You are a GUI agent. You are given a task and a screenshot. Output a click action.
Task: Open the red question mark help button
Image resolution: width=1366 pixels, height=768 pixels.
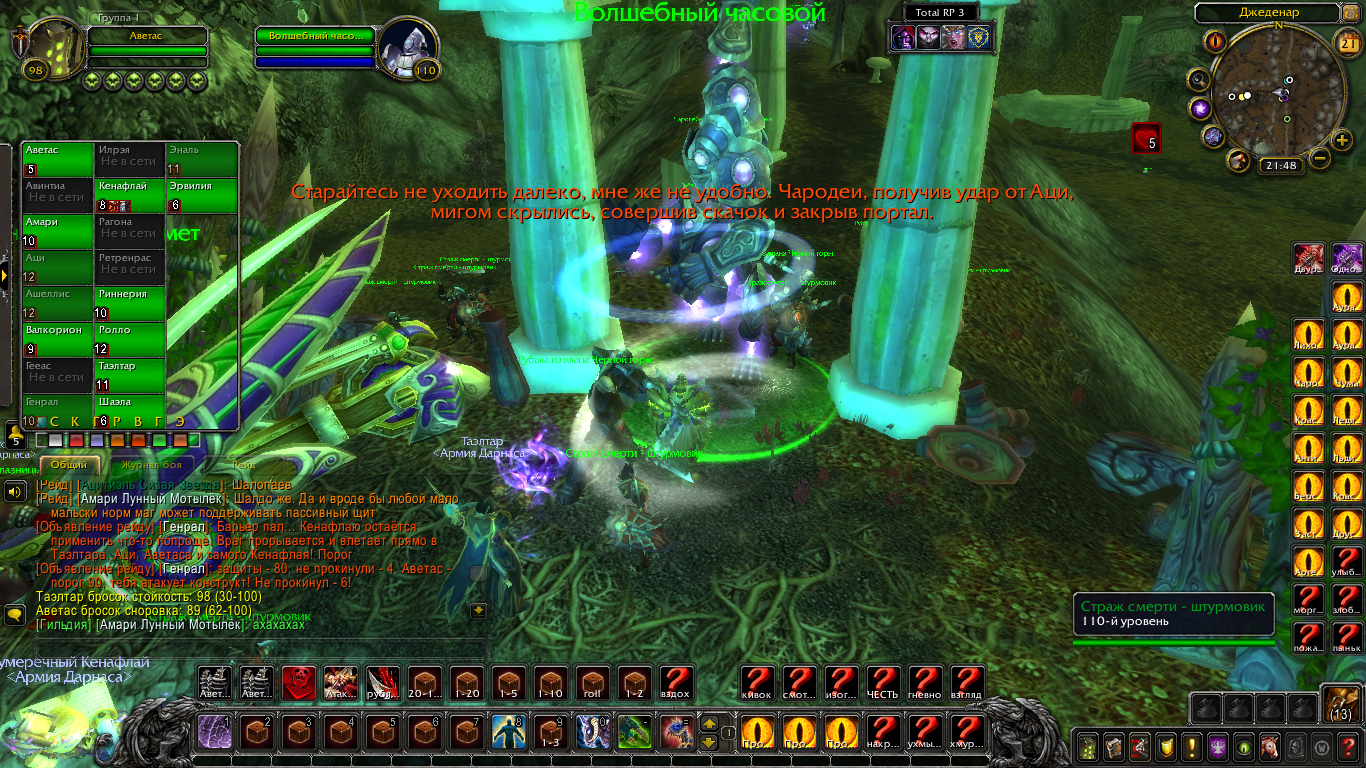(1348, 747)
